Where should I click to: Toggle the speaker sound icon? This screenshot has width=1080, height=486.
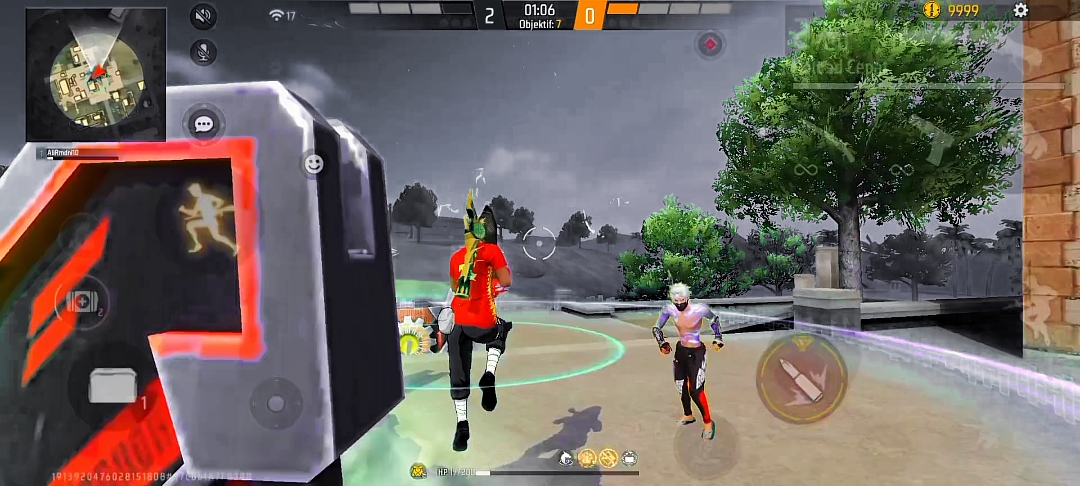tap(204, 16)
